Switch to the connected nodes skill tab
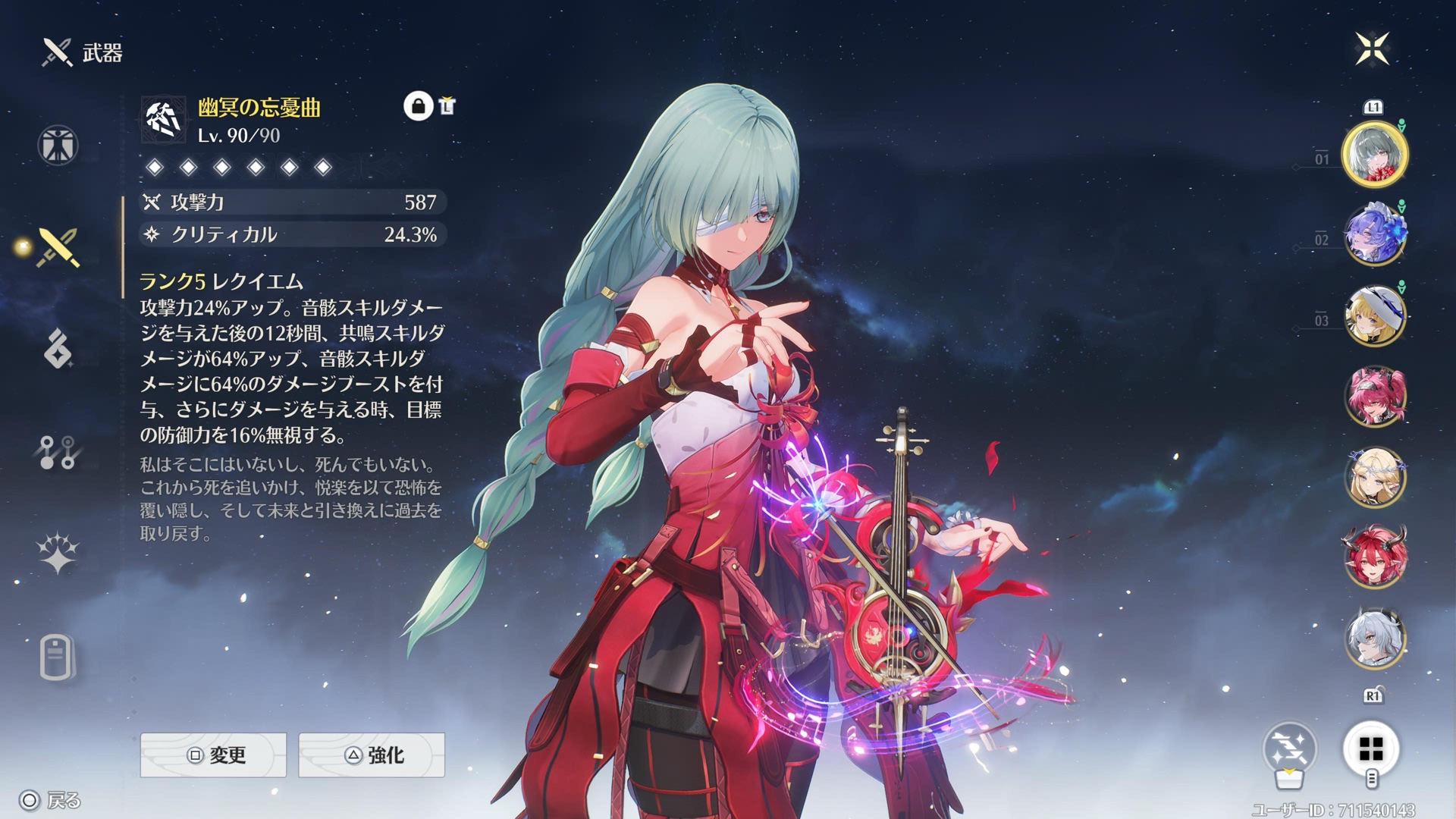1456x819 pixels. 57,452
